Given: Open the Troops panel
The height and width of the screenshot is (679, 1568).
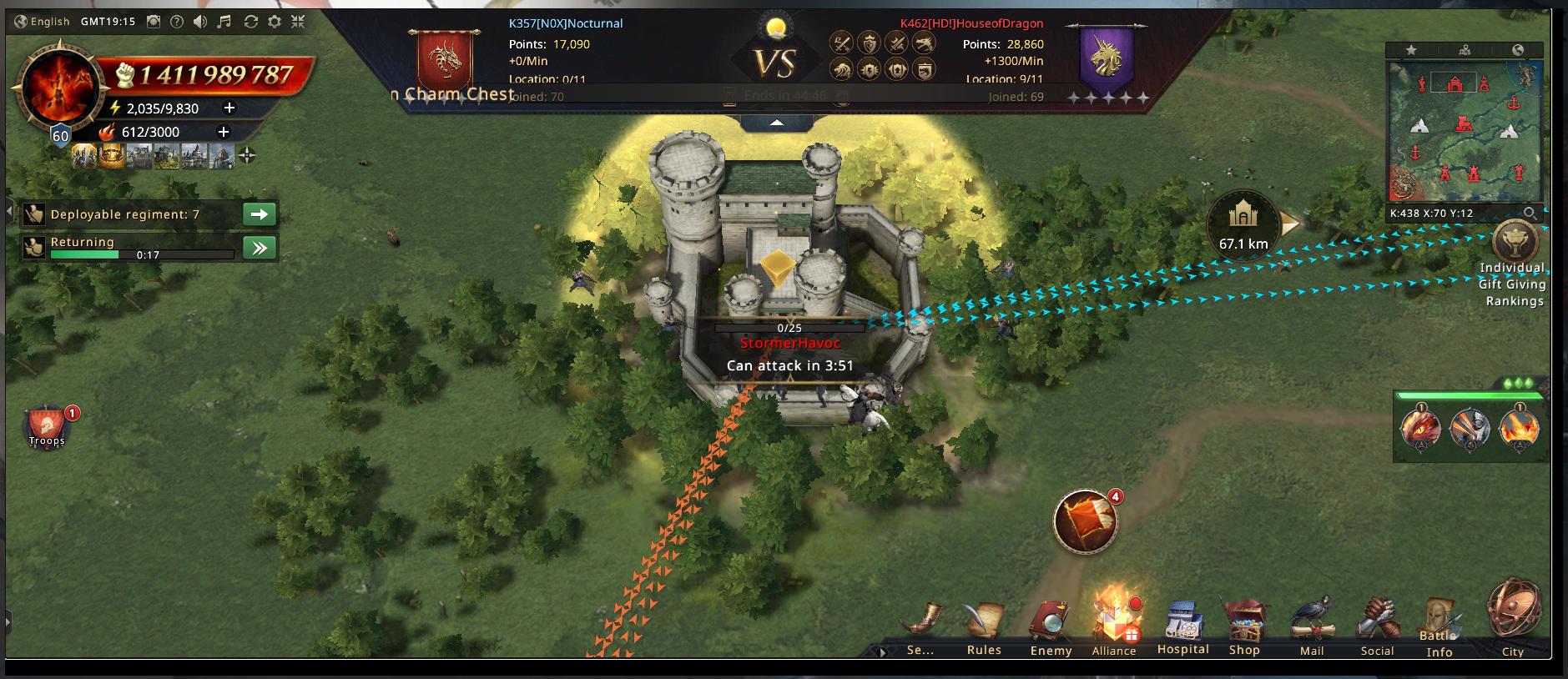Looking at the screenshot, I should click(47, 427).
